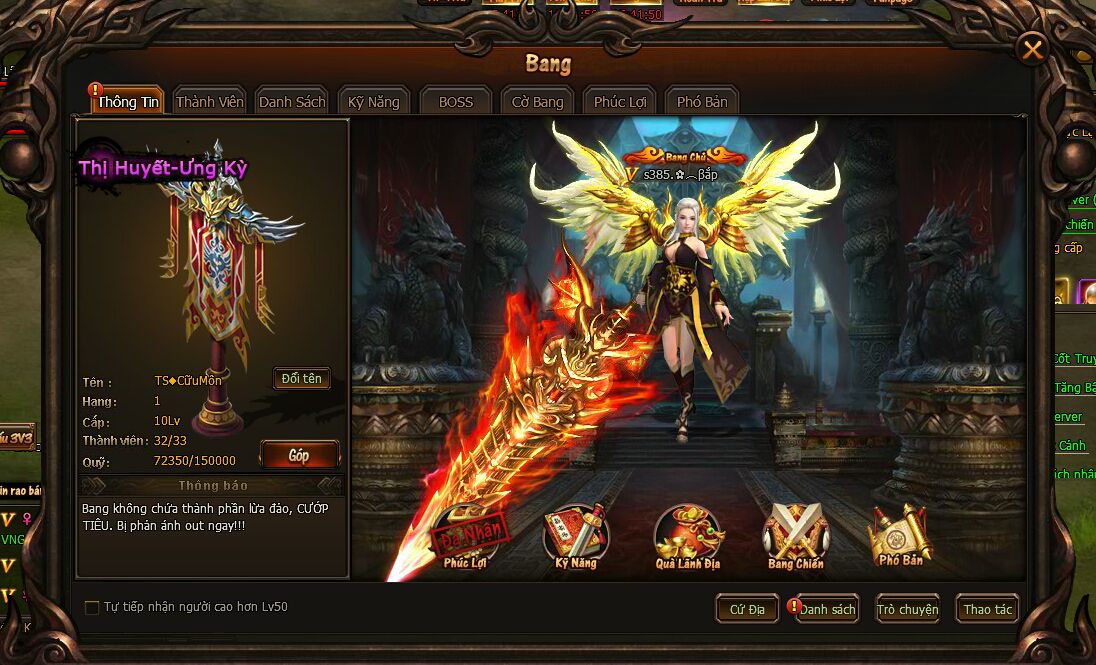Screen dimensions: 1096x665
Task: Select the Kỹ Năng tab
Action: click(x=374, y=102)
